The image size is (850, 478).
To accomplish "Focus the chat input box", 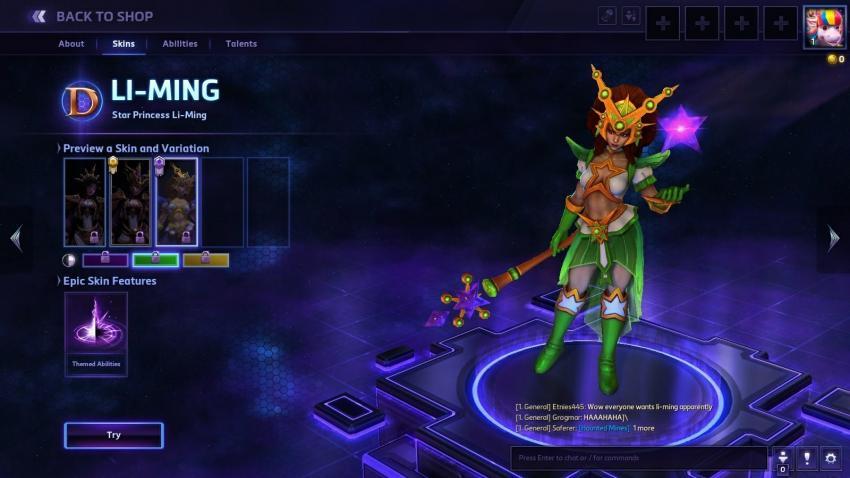I will [638, 458].
